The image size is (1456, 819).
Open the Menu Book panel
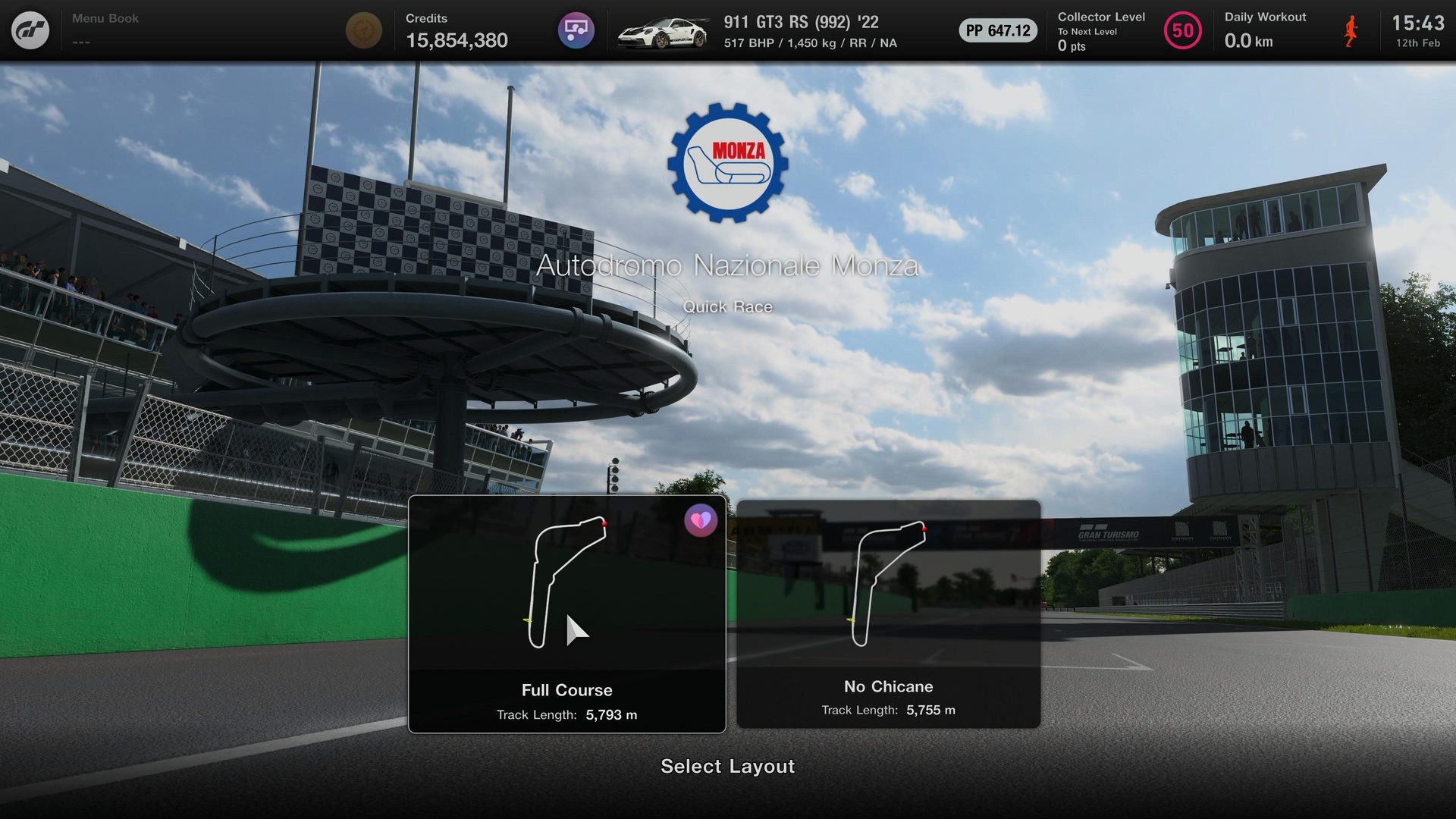[105, 30]
